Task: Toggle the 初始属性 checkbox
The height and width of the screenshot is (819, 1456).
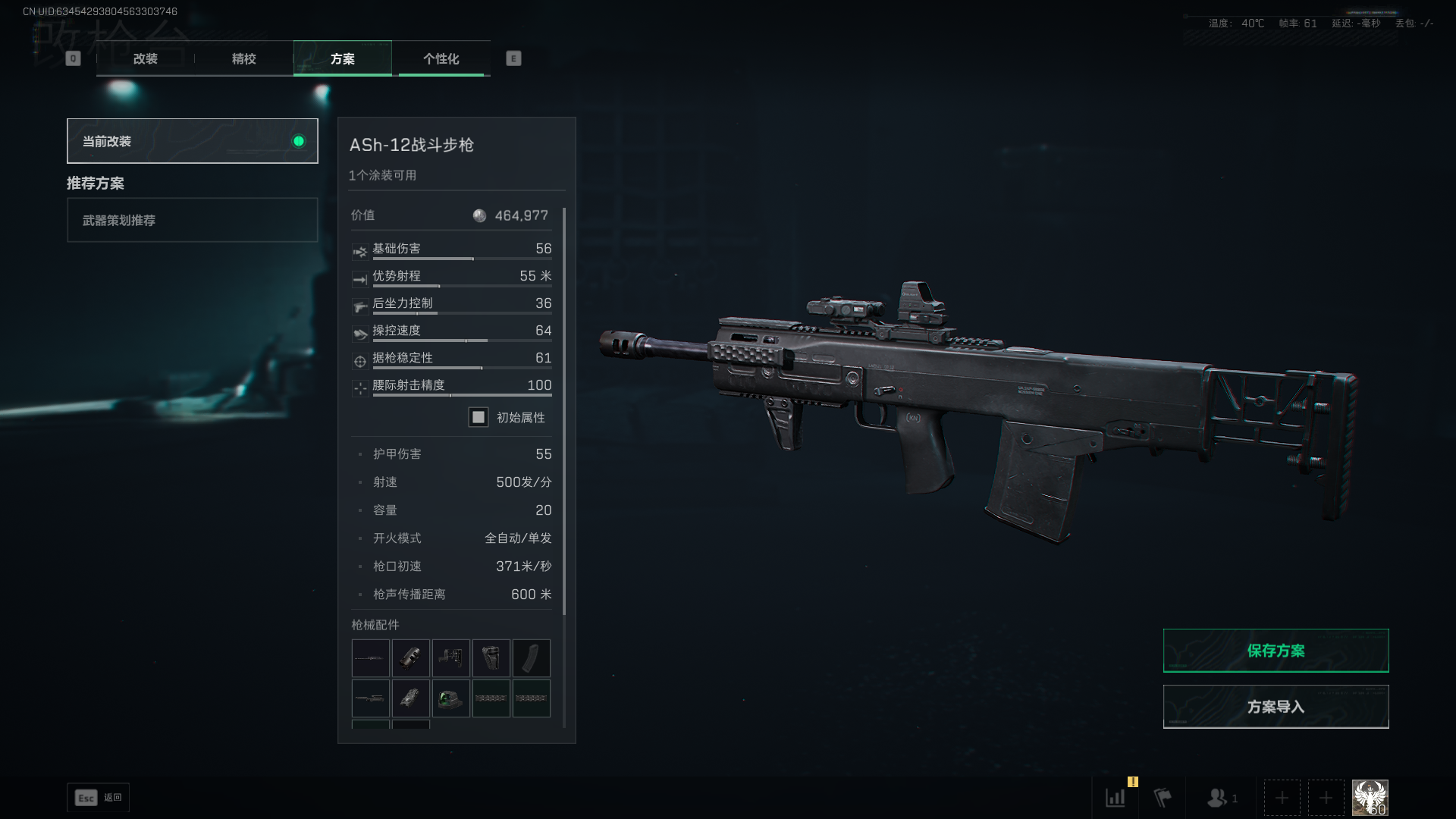Action: coord(479,417)
